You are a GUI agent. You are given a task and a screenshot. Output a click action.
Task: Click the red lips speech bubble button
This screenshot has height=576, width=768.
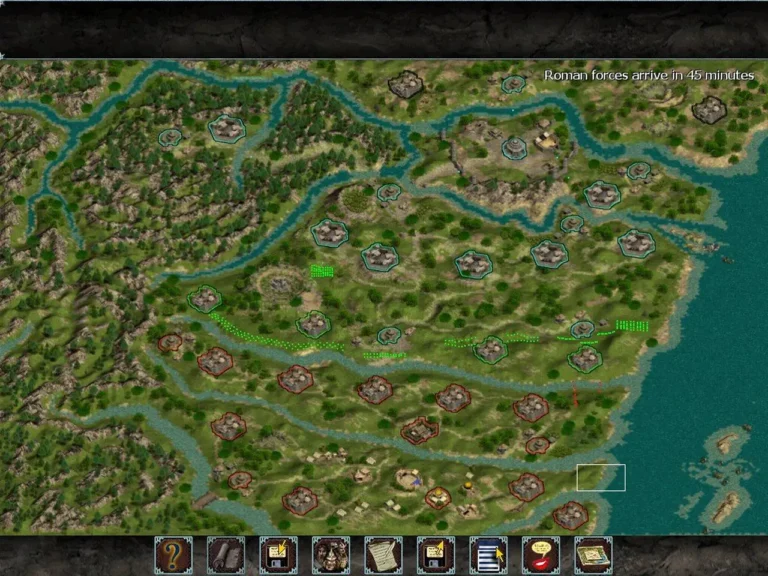click(x=540, y=554)
